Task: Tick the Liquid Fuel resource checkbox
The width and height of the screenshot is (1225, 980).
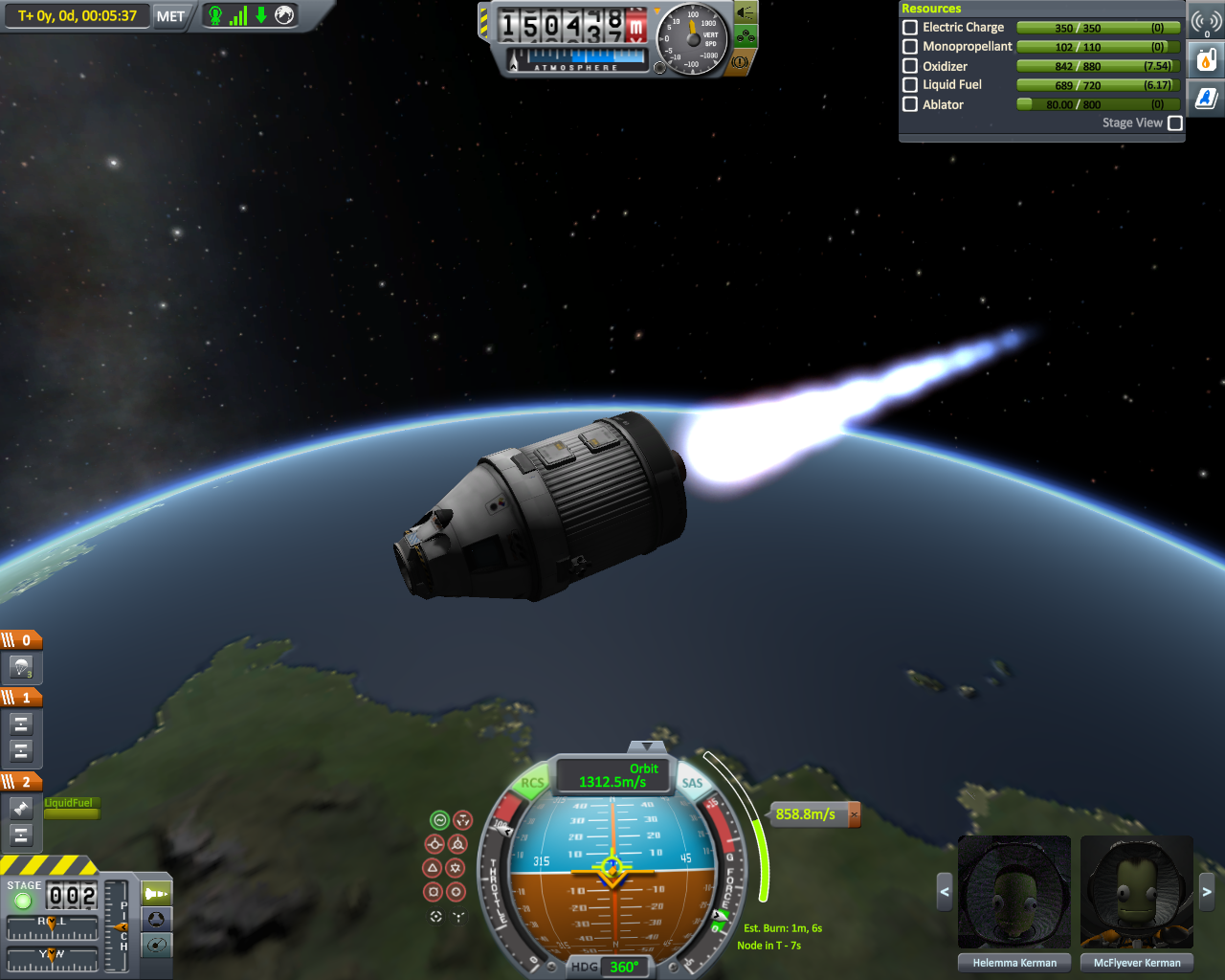Action: click(910, 84)
